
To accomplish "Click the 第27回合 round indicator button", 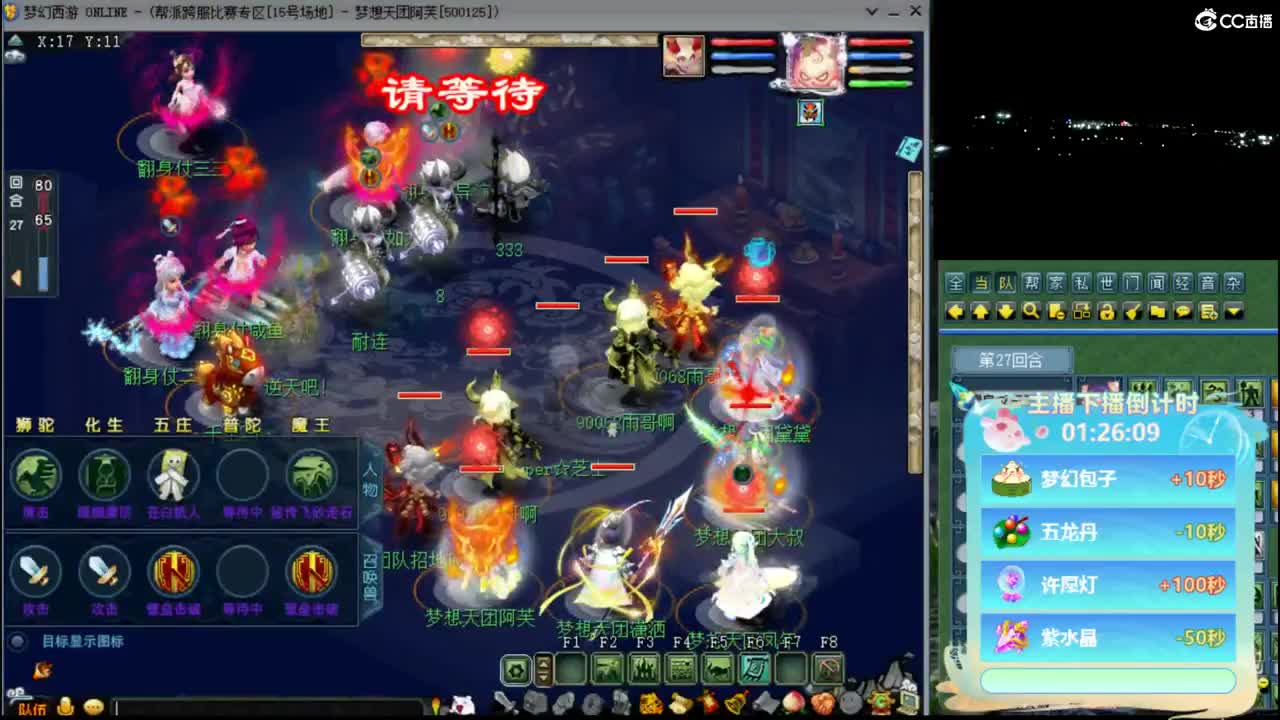I will click(1011, 357).
